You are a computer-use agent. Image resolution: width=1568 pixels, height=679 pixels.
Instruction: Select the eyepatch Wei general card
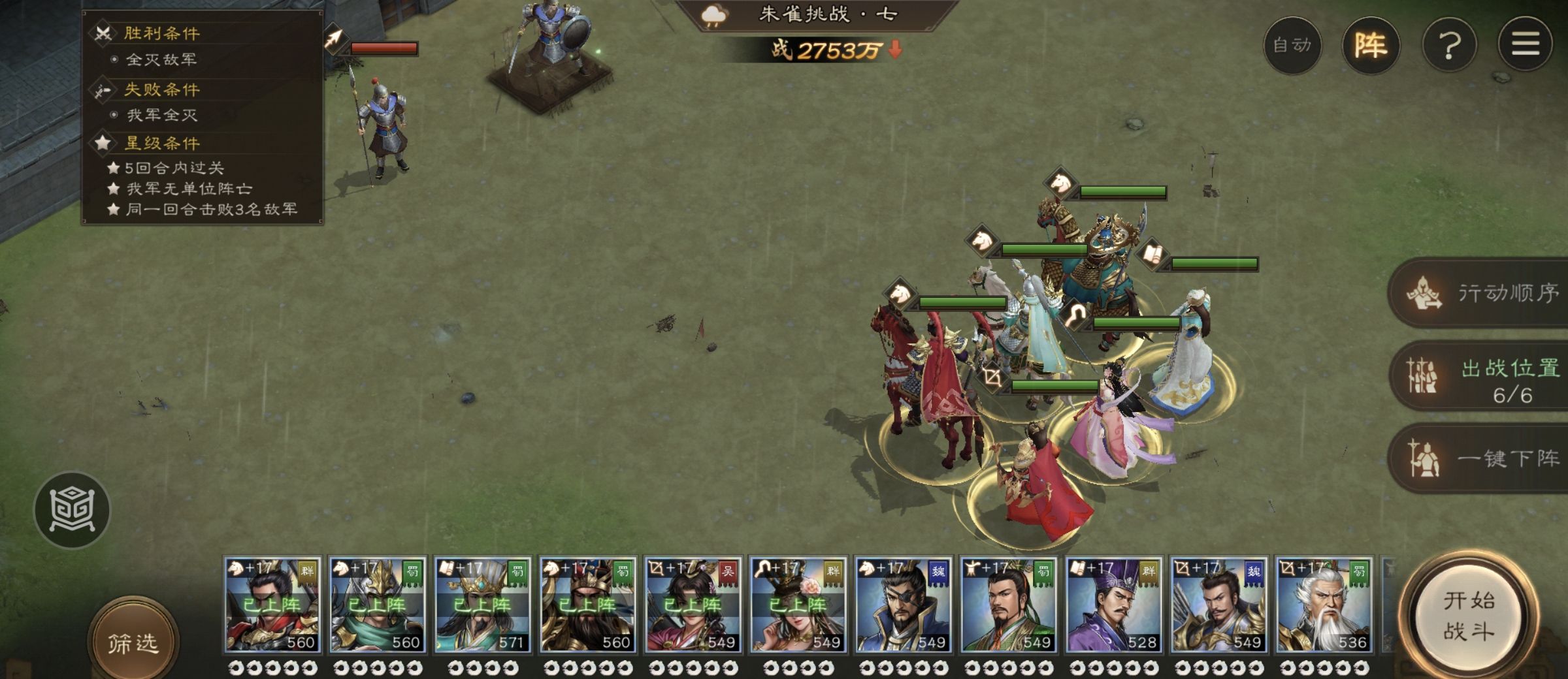click(x=904, y=605)
